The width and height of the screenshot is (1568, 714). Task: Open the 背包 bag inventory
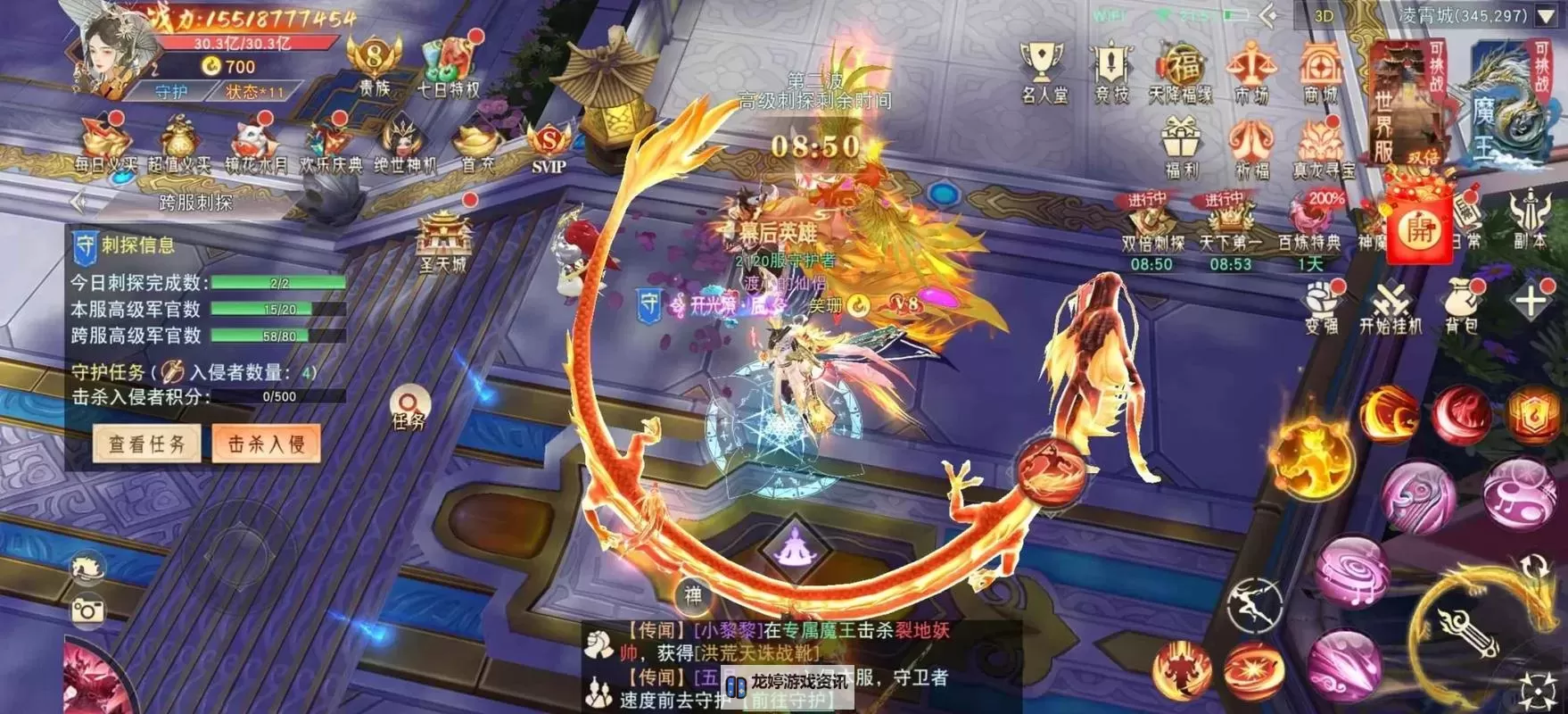coord(1461,305)
